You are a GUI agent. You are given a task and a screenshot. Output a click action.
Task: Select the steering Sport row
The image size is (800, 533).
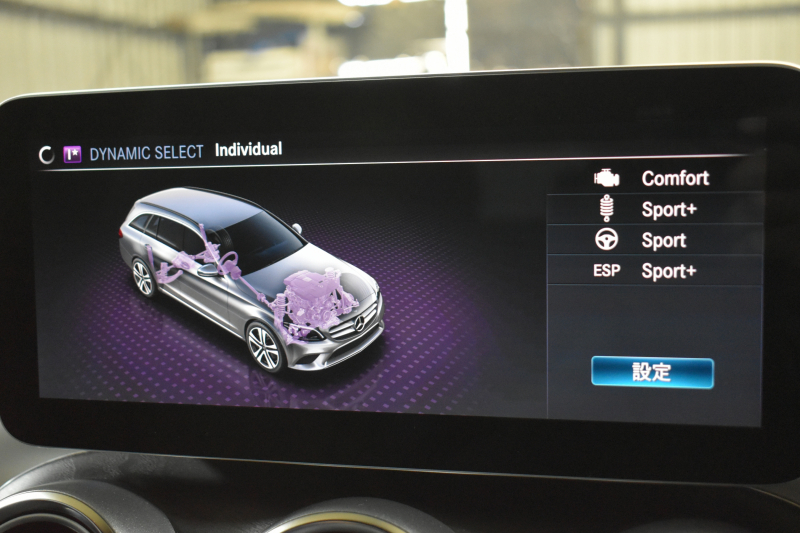[x=655, y=241]
